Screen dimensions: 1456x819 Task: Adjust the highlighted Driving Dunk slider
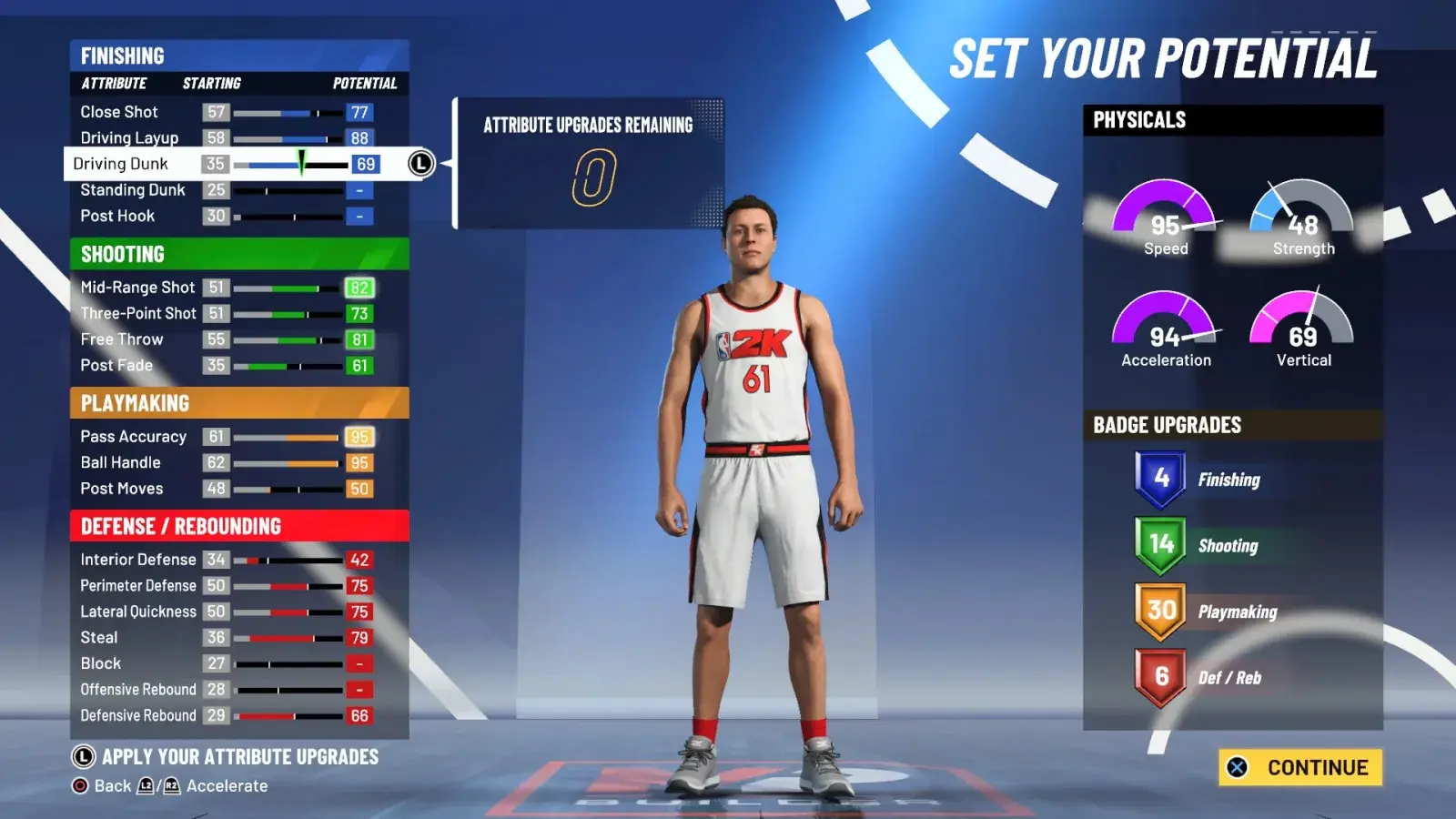point(291,165)
